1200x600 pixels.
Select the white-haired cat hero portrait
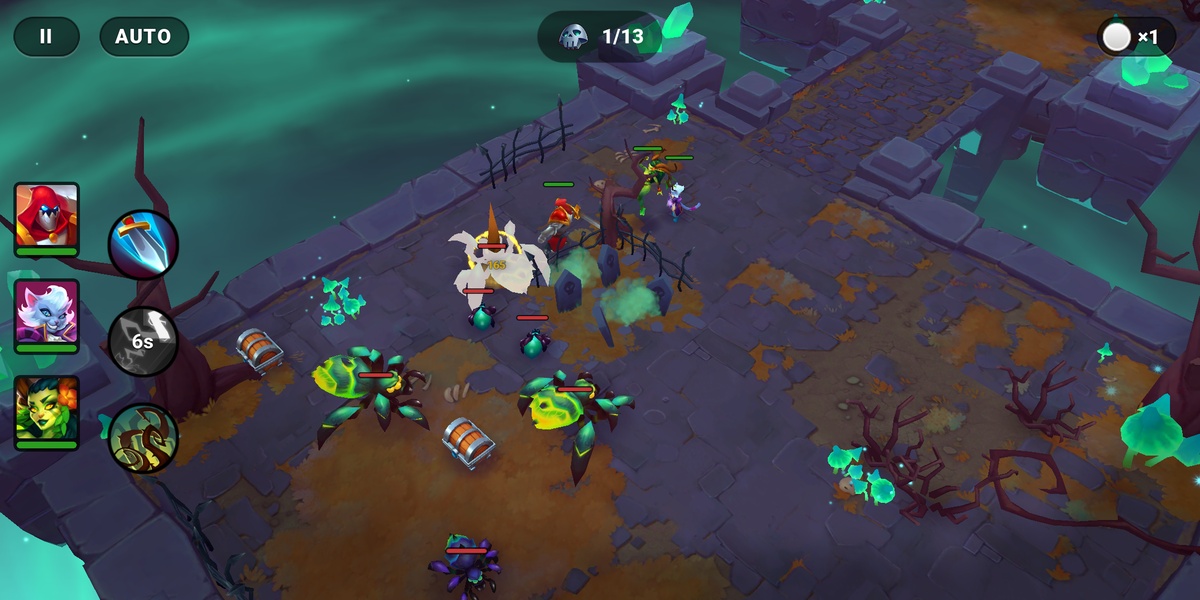(47, 311)
